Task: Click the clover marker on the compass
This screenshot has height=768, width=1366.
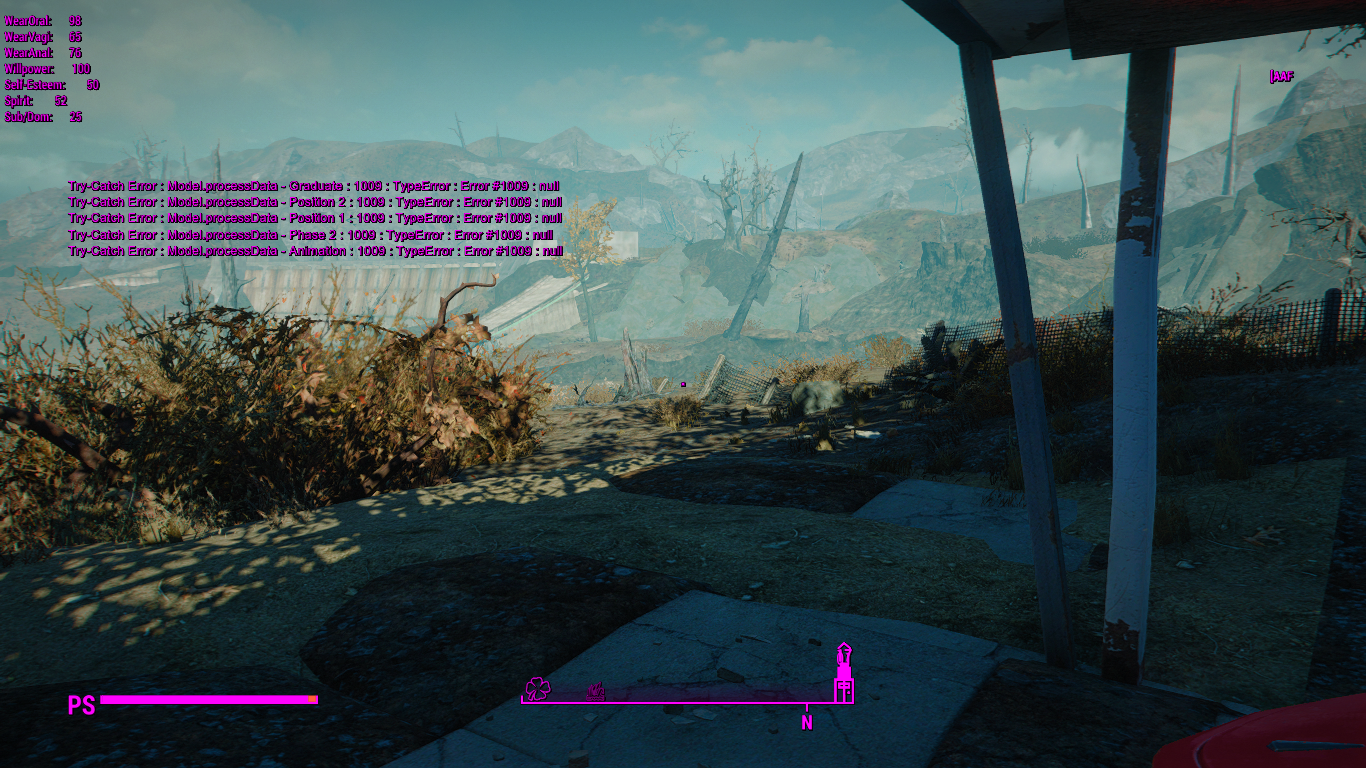Action: (x=537, y=688)
